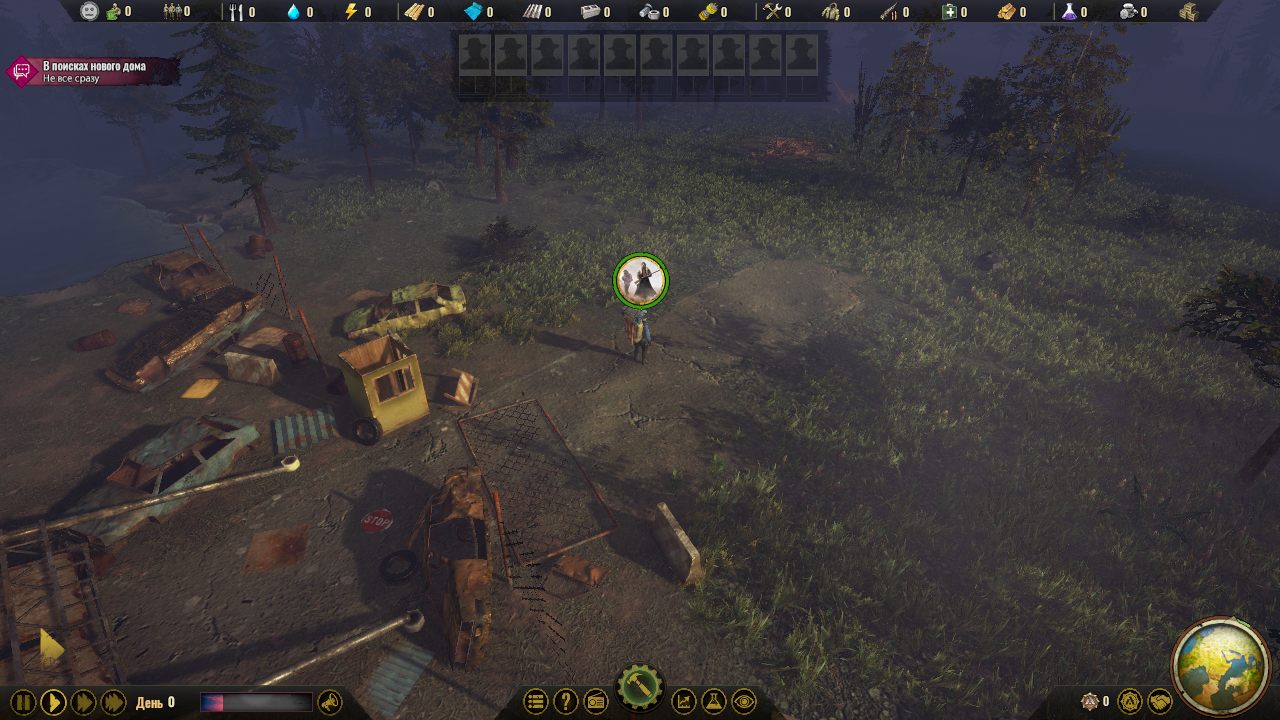Switch to double fast-forward speed
Screen dimensions: 1280x720
pyautogui.click(x=83, y=702)
